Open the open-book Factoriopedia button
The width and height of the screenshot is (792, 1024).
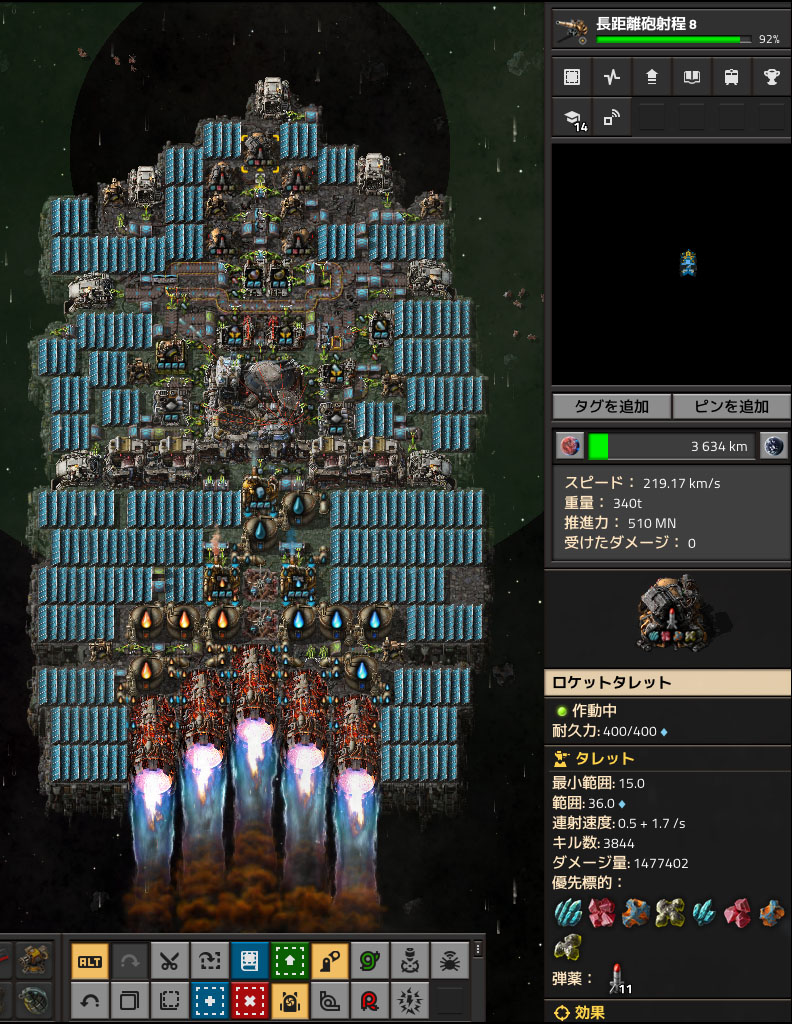point(691,77)
